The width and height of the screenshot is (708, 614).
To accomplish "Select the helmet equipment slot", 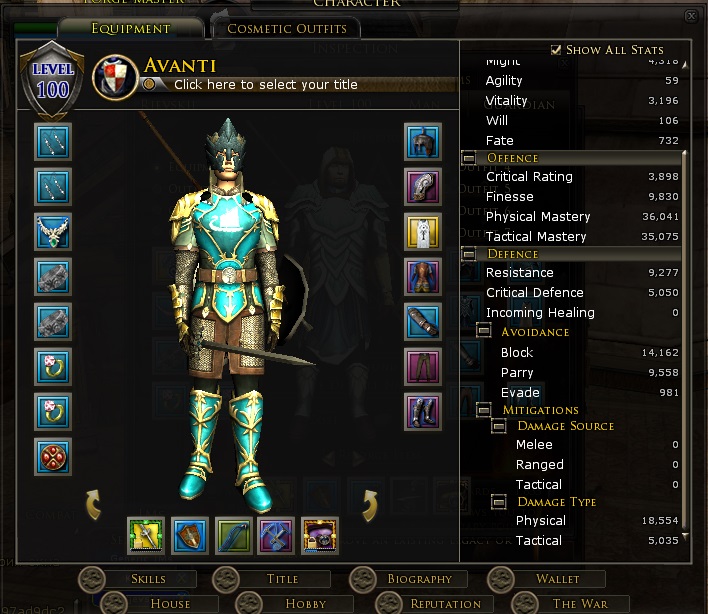I will (423, 141).
